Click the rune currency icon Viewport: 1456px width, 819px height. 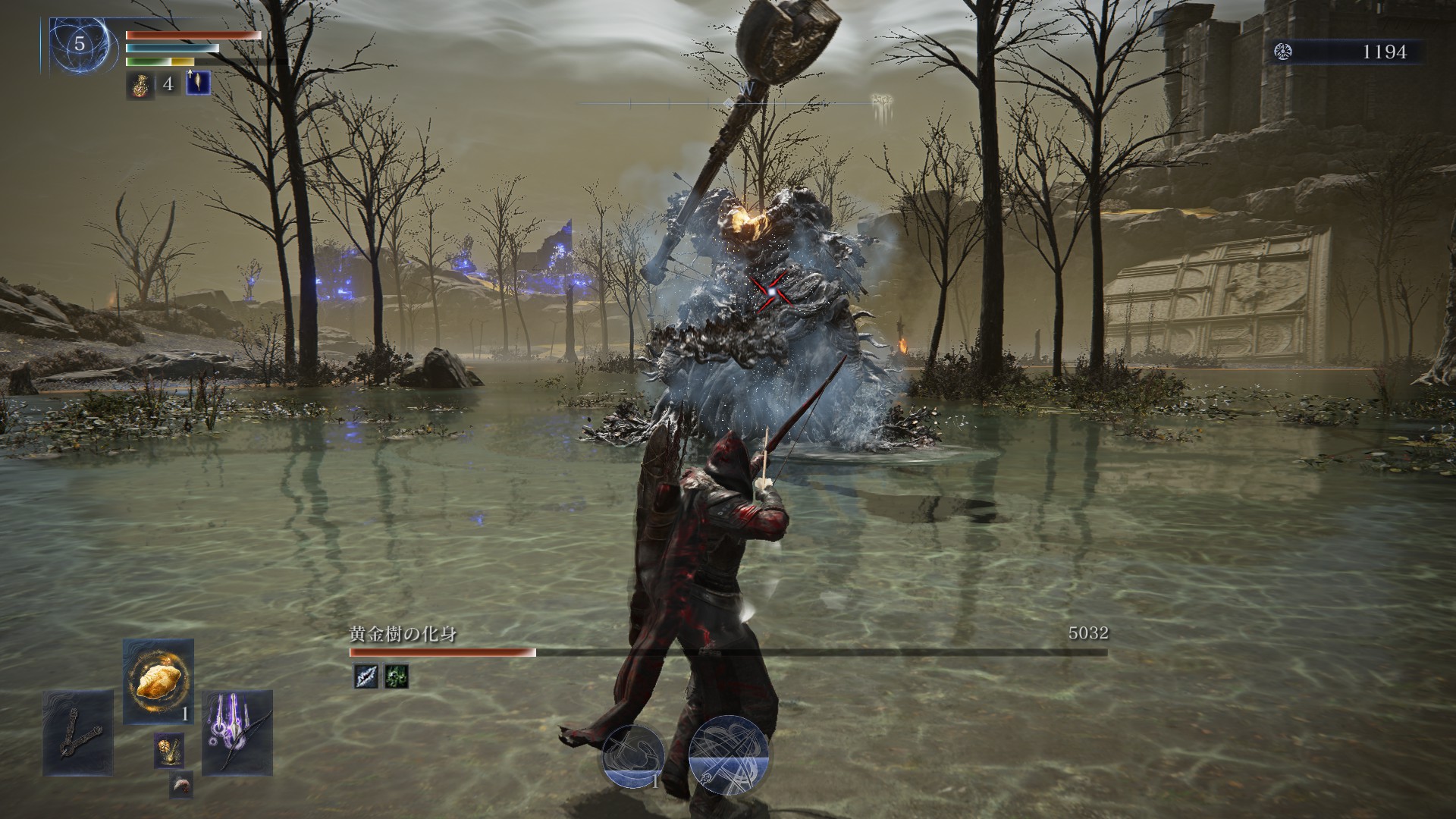pyautogui.click(x=1285, y=52)
